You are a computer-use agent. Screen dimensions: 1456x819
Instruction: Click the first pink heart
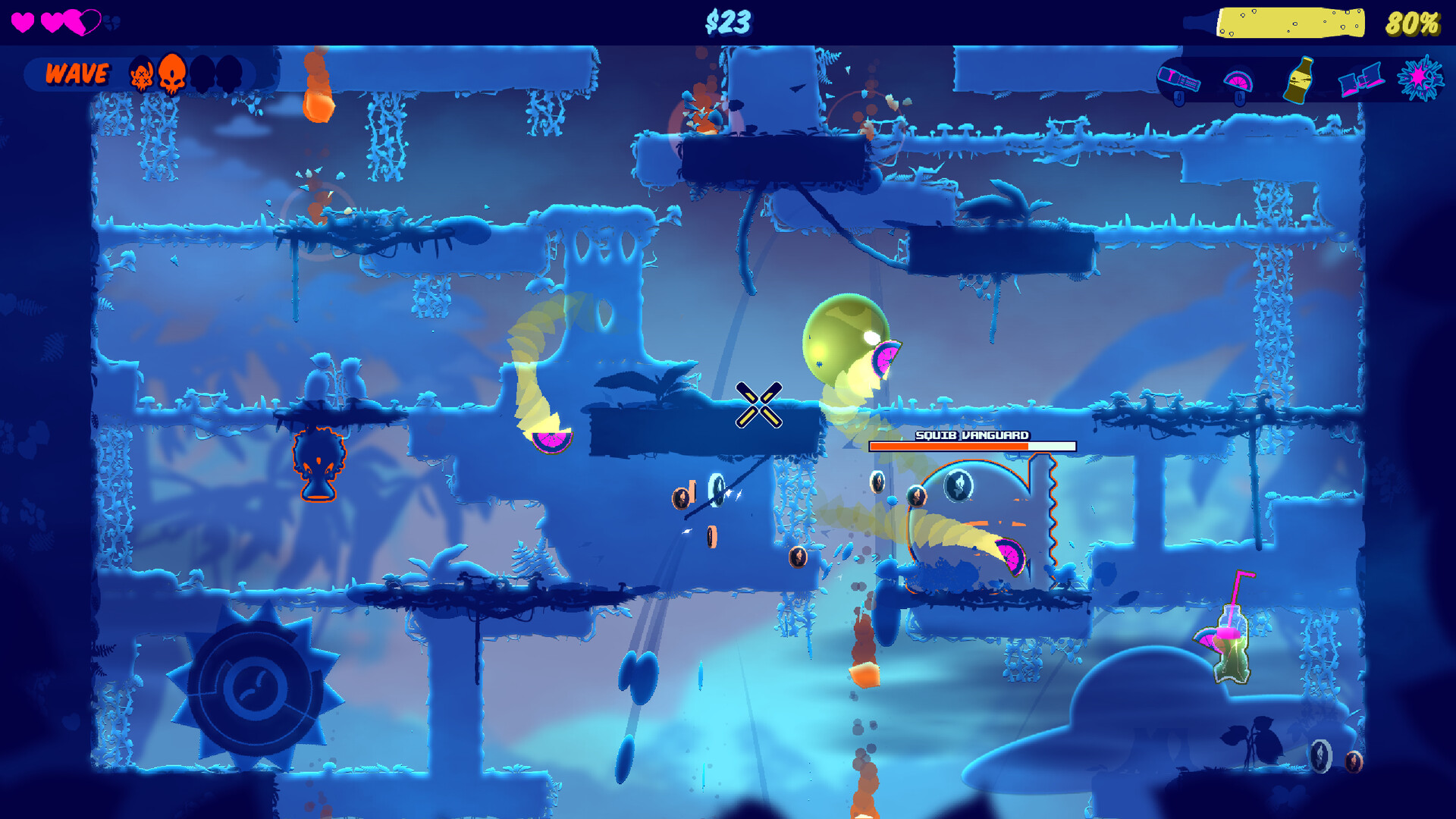pos(24,20)
